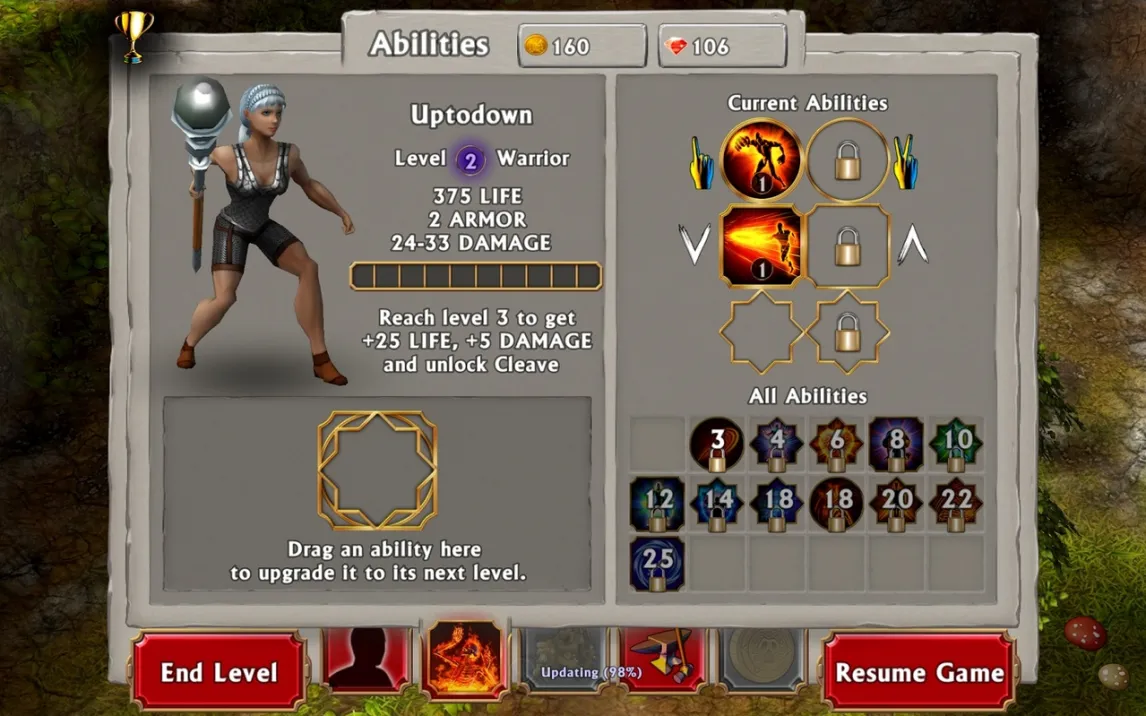Click the 106 red gems counter
The height and width of the screenshot is (716, 1146).
(x=722, y=46)
